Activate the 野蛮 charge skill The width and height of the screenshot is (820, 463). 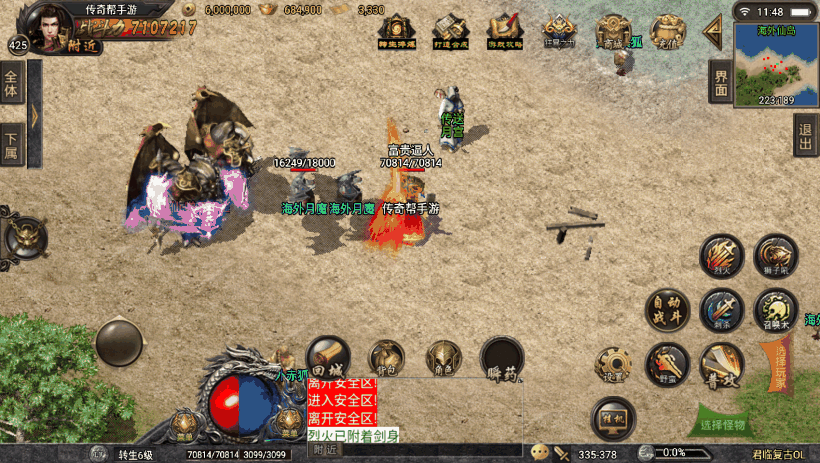point(667,364)
